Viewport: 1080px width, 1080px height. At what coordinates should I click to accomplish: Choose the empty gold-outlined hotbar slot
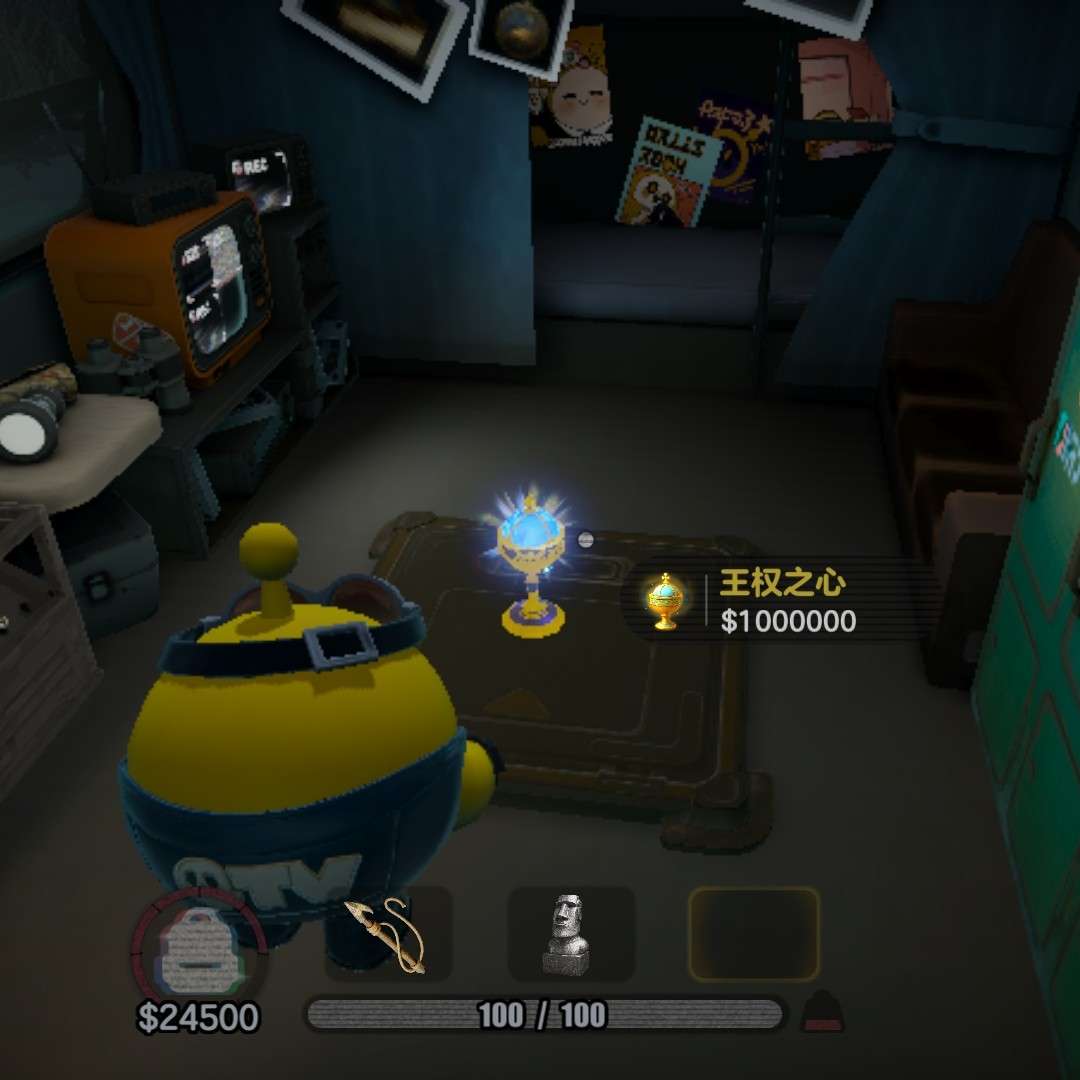pos(753,934)
